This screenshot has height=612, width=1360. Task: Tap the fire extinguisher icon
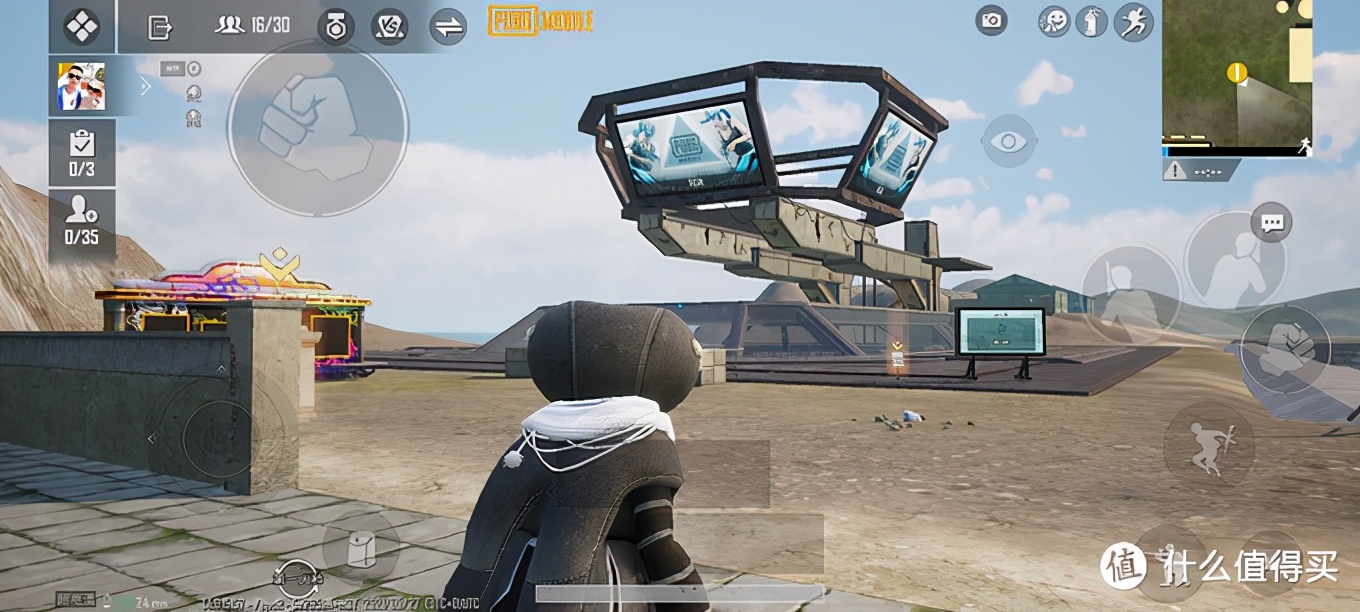[x=1091, y=21]
